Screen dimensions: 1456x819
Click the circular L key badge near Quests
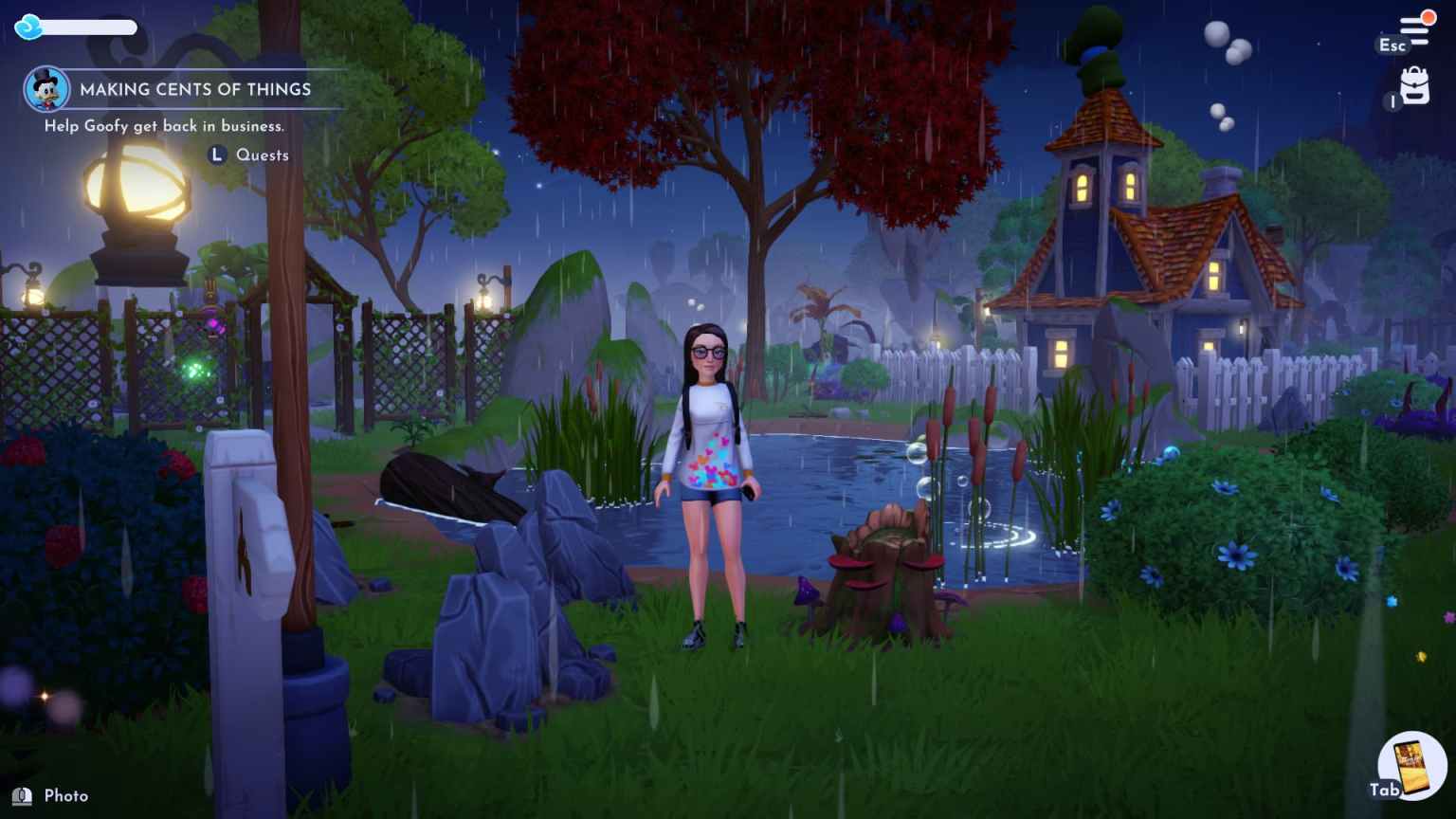pyautogui.click(x=215, y=155)
